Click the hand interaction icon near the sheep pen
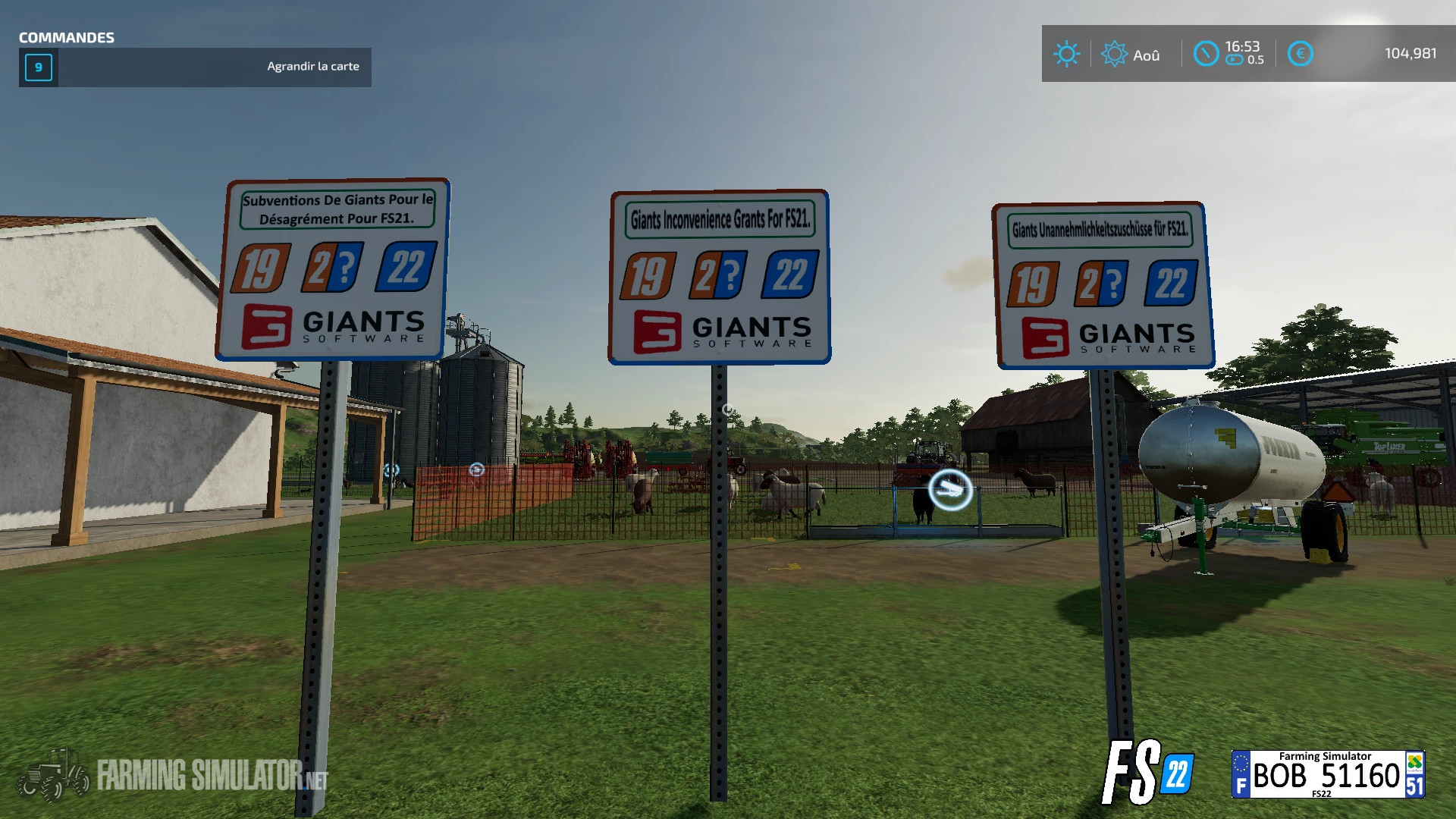 point(949,491)
